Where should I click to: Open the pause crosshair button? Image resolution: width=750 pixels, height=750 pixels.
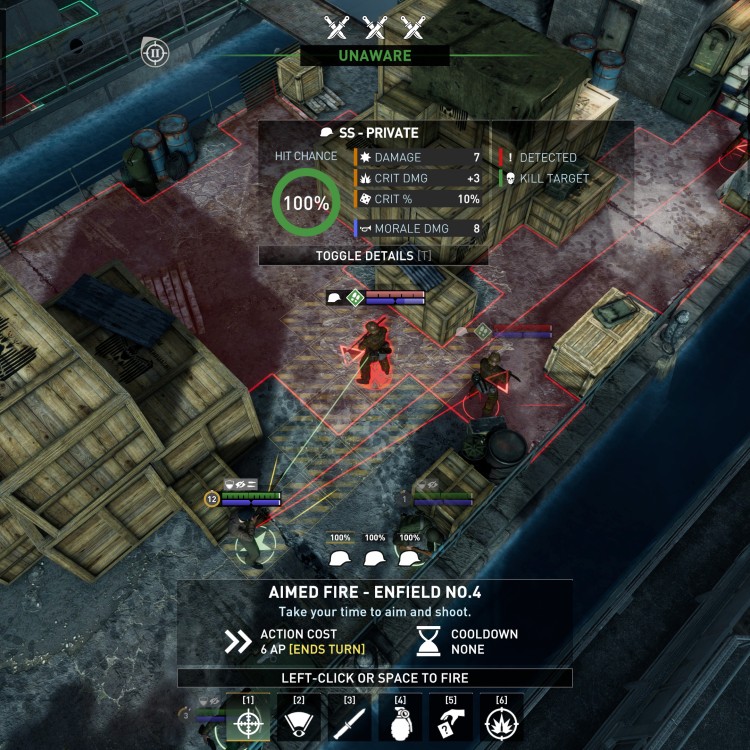click(155, 52)
